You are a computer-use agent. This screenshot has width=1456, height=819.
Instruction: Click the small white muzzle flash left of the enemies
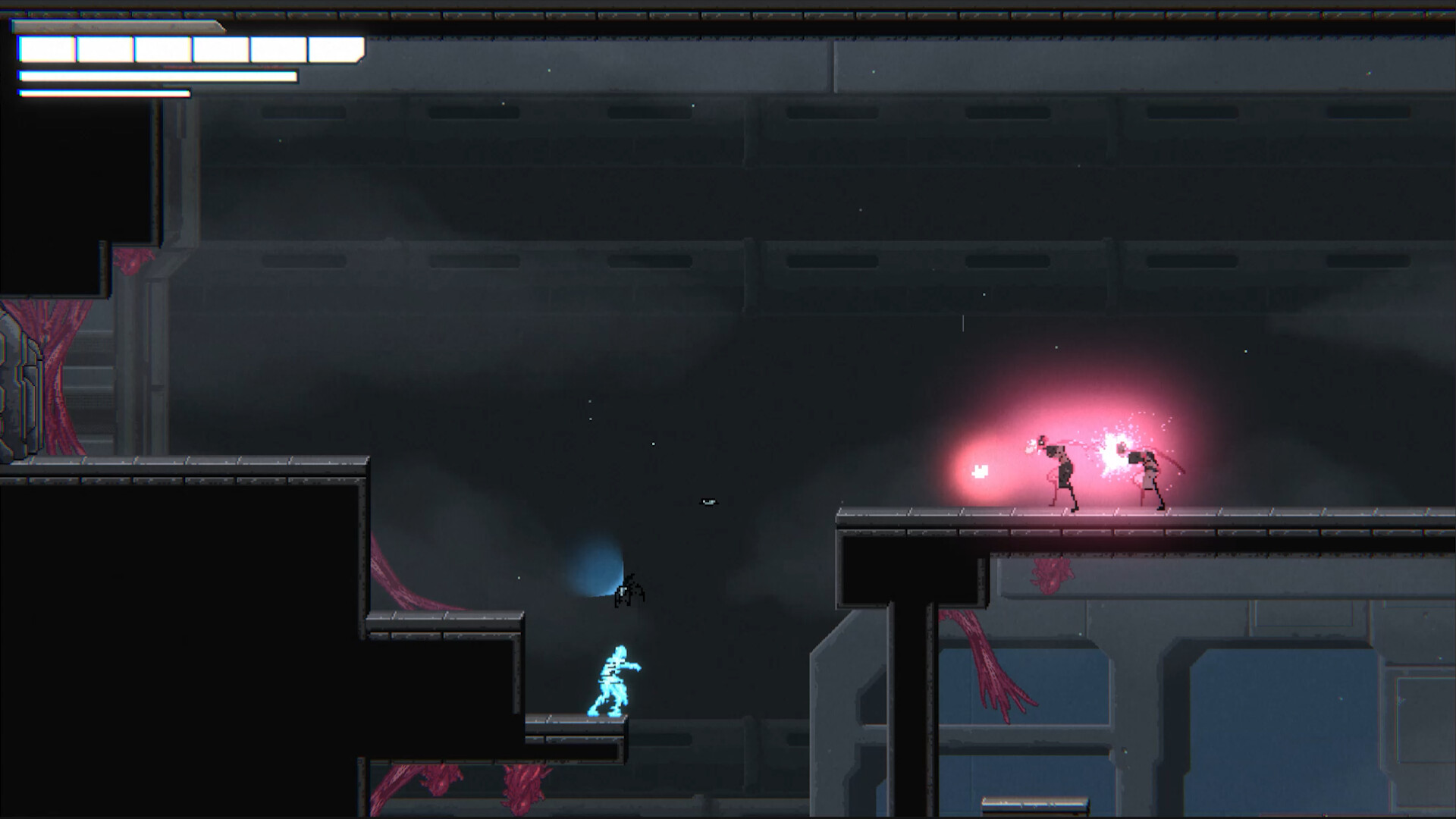pyautogui.click(x=979, y=470)
